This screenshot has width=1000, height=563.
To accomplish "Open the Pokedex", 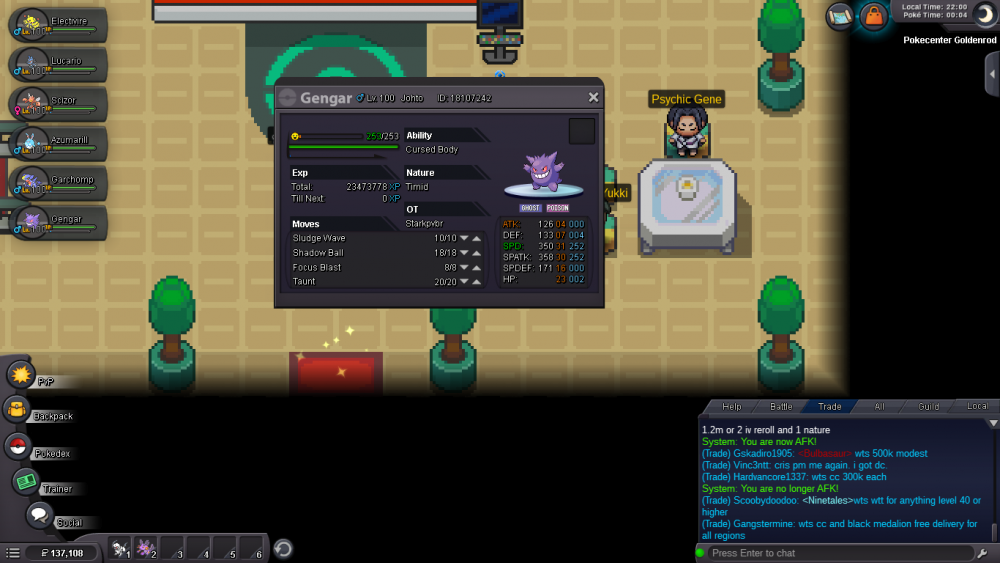I will [18, 447].
